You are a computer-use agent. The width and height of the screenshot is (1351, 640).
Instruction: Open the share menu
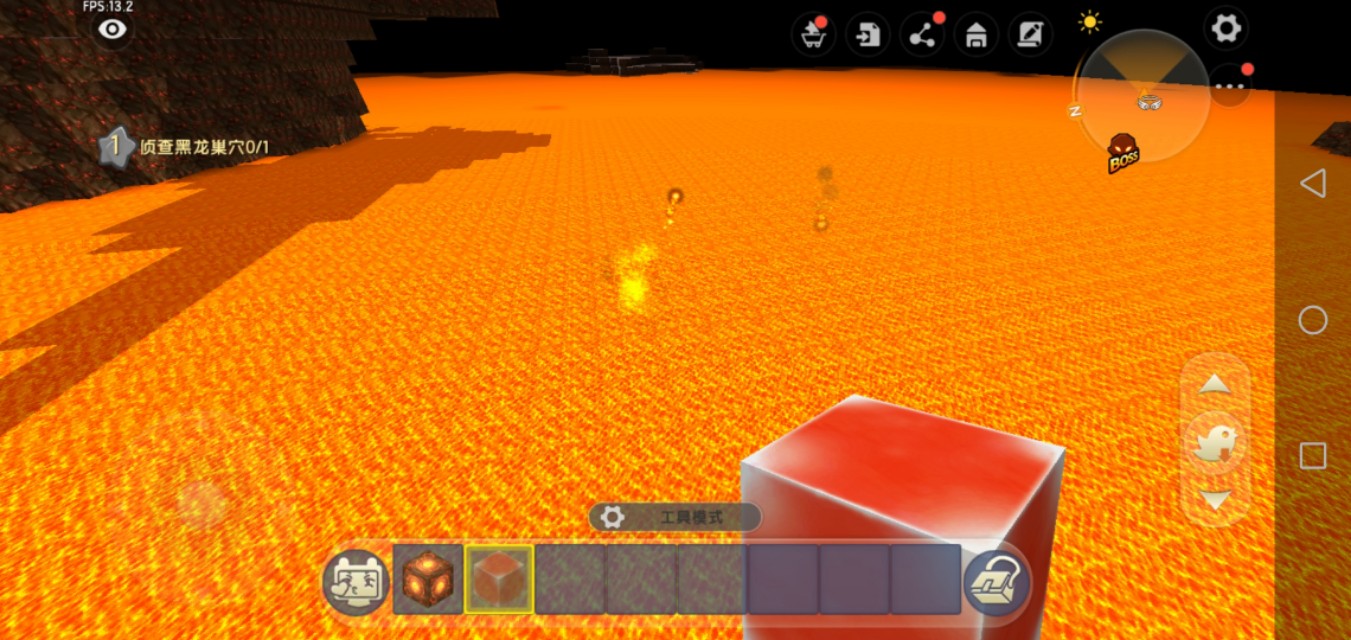tap(921, 35)
